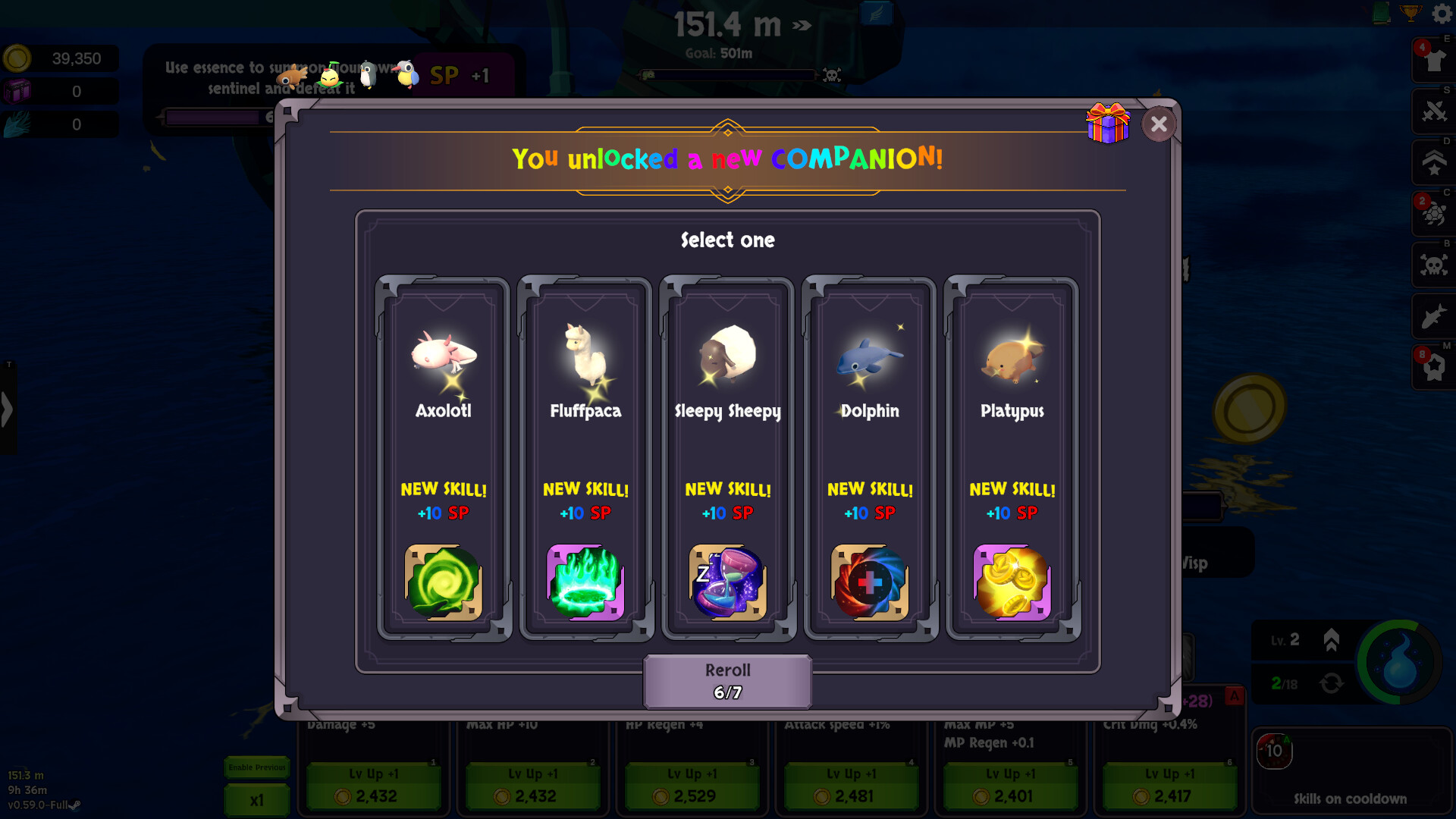Select the Dolphin's healing cross skill icon
Screen dimensions: 1456x819
869,582
